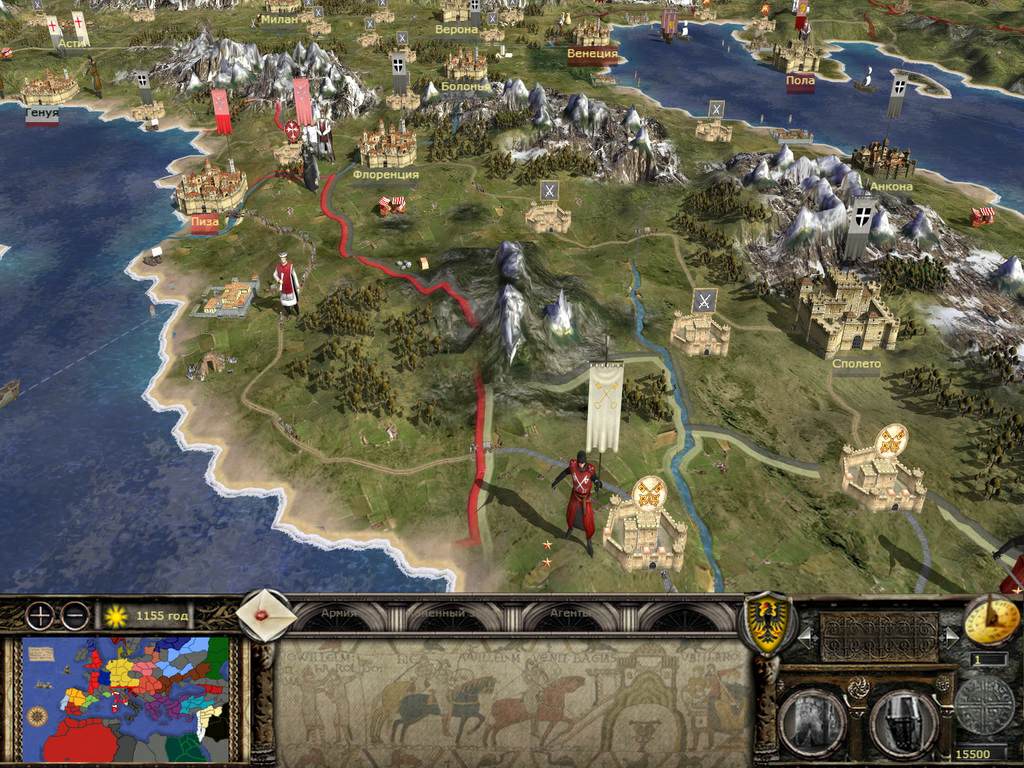This screenshot has height=768, width=1024.
Task: Zoom out the minimap with minus button
Action: coord(75,616)
